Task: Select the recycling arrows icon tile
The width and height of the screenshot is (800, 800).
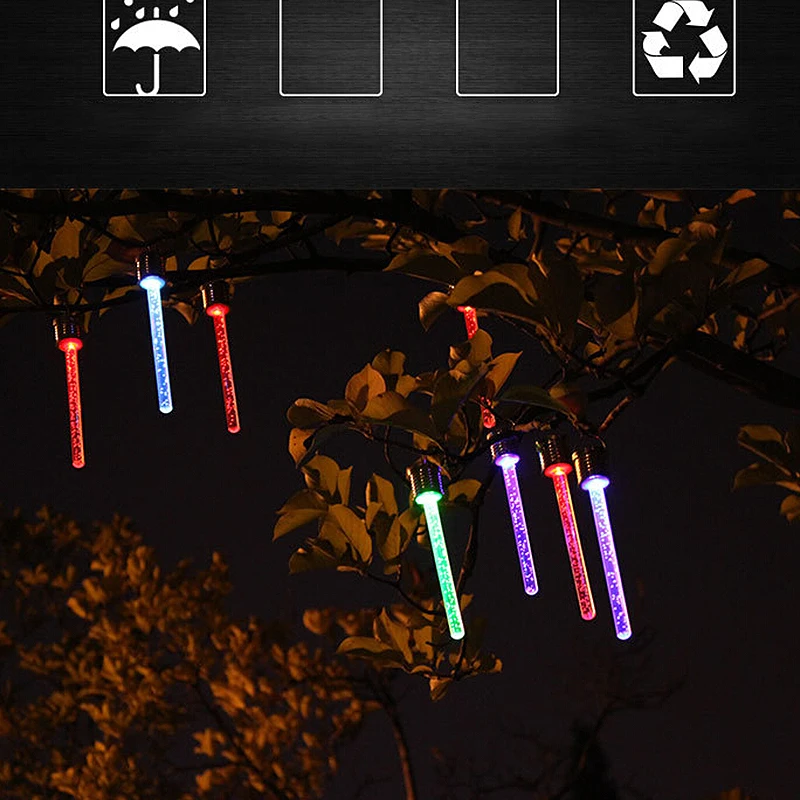Action: pos(684,46)
